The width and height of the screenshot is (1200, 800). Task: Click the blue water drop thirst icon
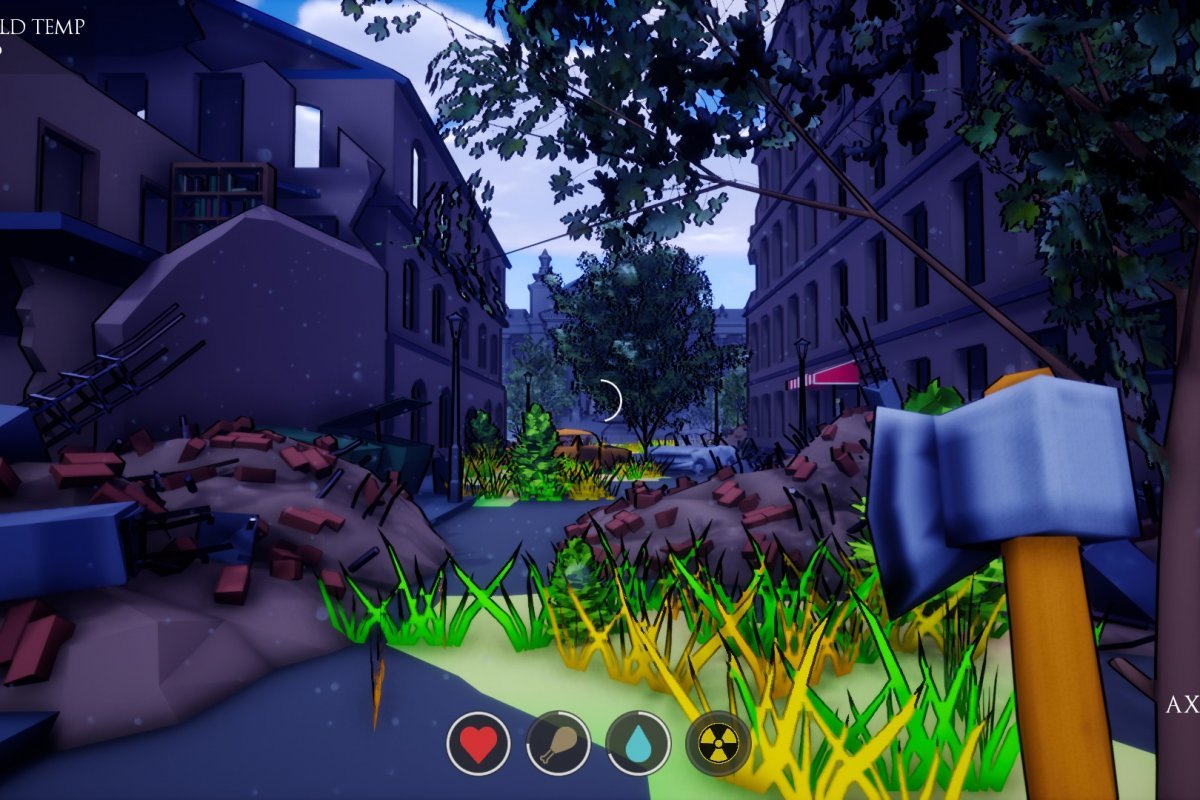[638, 744]
